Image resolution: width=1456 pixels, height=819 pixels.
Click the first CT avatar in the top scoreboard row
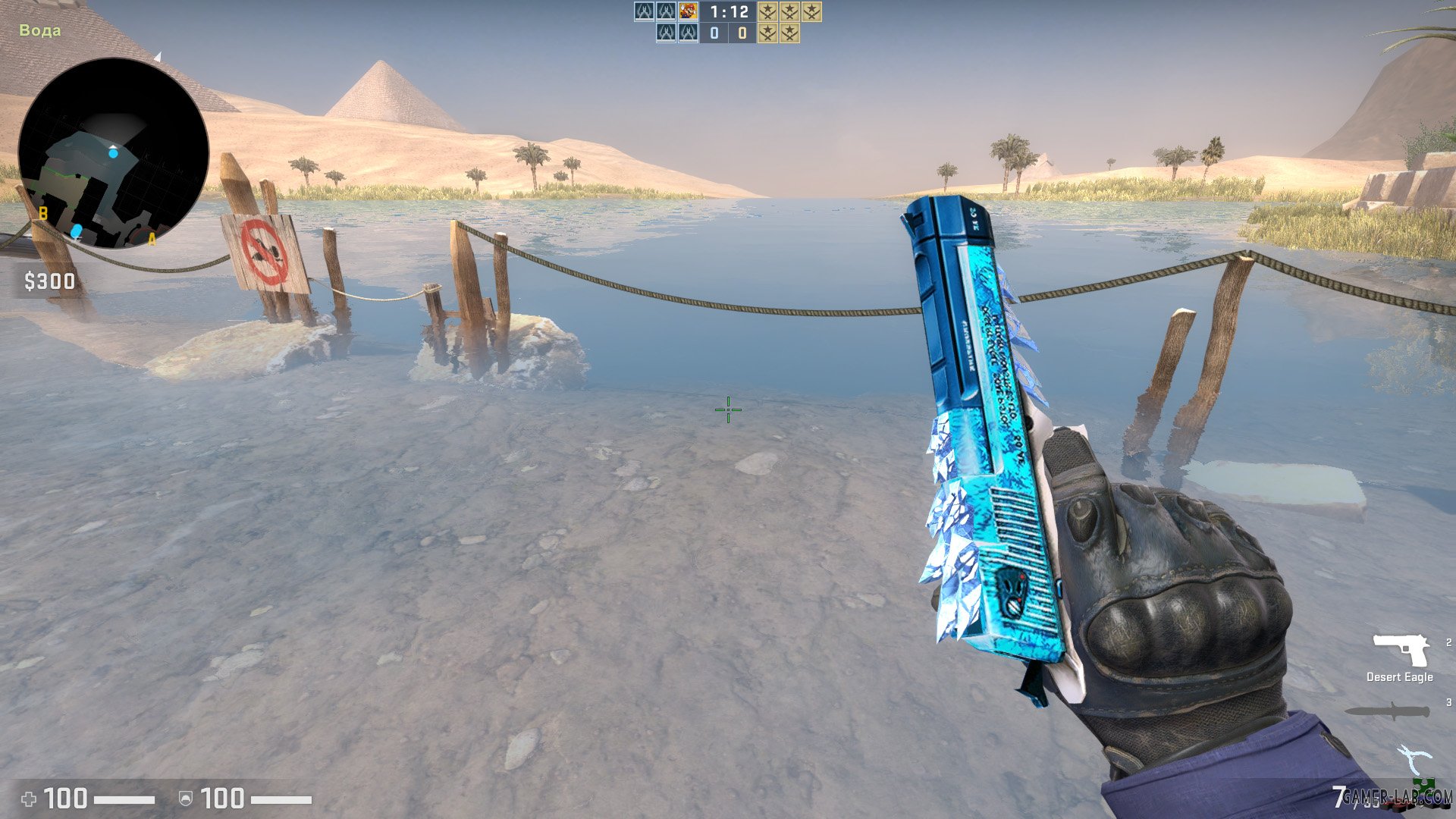[644, 13]
